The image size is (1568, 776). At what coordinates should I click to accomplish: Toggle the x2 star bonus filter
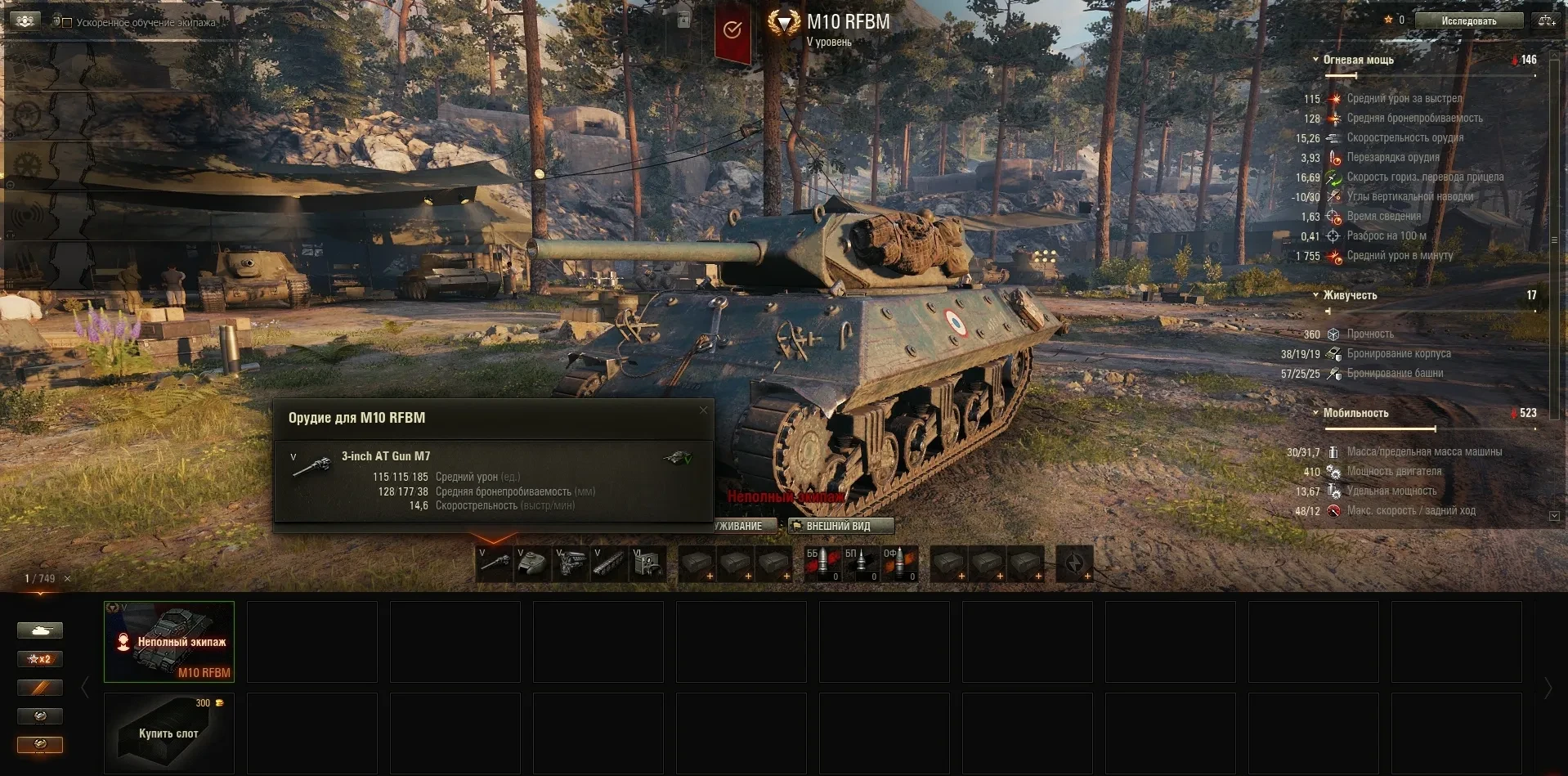(x=40, y=659)
